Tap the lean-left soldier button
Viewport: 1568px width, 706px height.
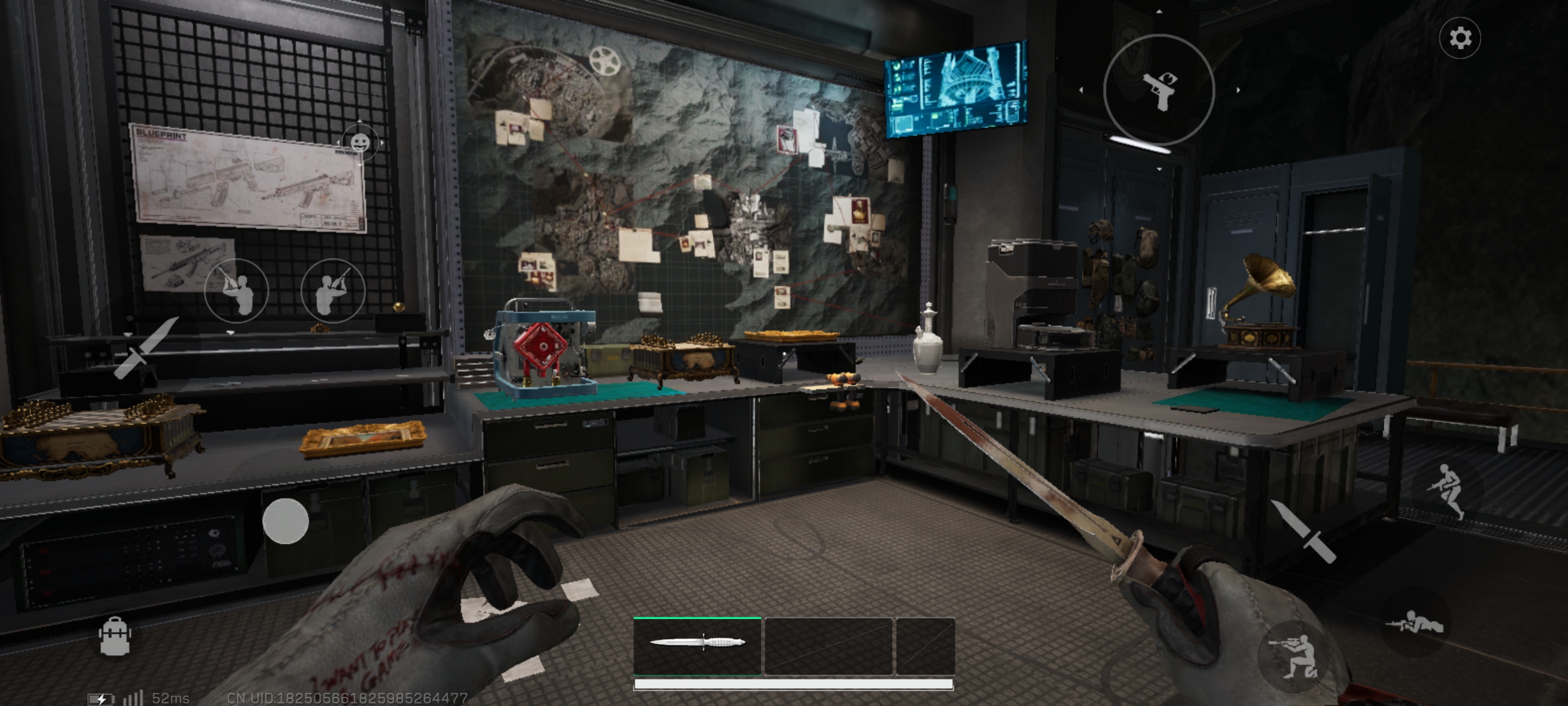(x=236, y=291)
